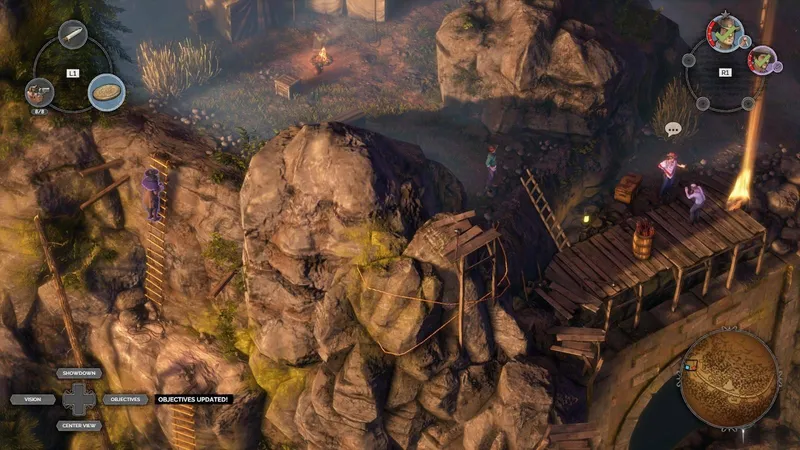This screenshot has width=800, height=450.
Task: Select the knife ability icon
Action: pyautogui.click(x=73, y=35)
